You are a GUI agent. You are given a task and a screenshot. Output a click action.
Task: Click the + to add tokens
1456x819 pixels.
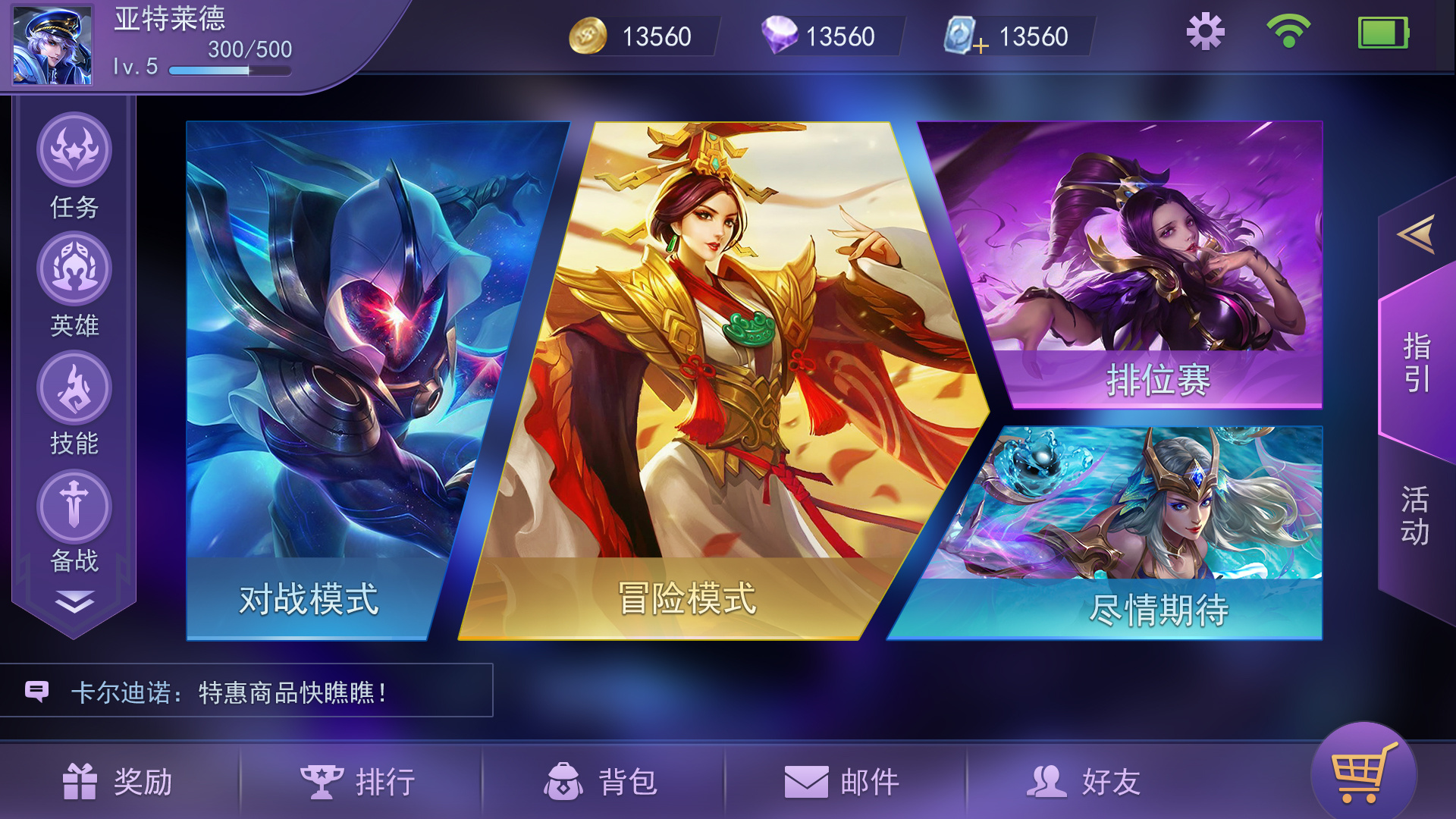(x=982, y=44)
